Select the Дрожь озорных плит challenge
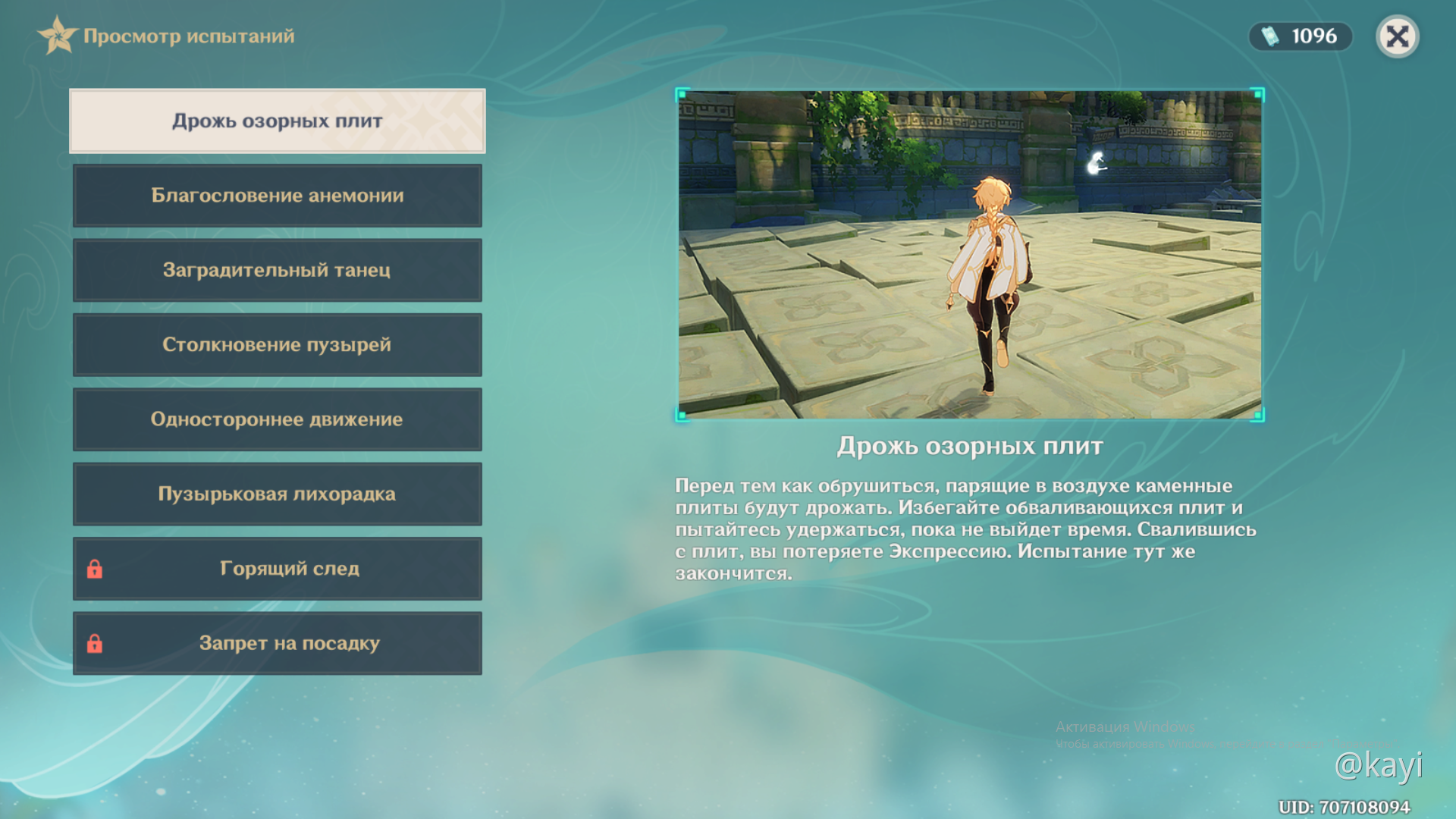1456x819 pixels. pos(278,121)
